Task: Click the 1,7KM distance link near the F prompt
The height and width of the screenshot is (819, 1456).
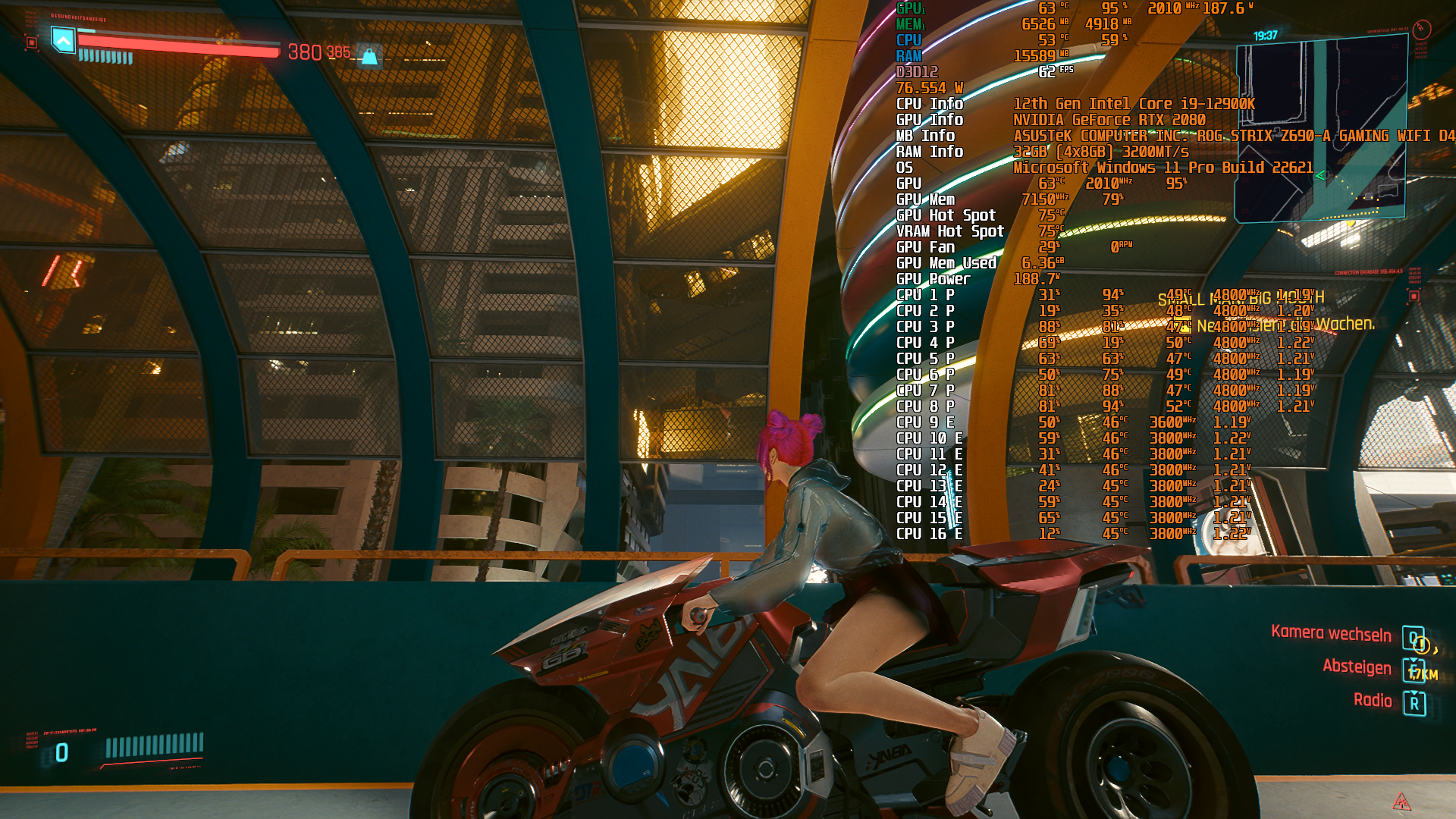Action: 1423,673
